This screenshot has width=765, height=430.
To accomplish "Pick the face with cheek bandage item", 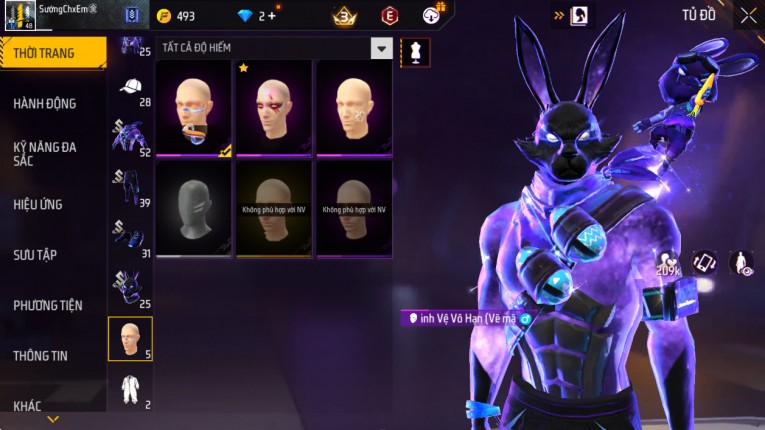I will point(353,108).
